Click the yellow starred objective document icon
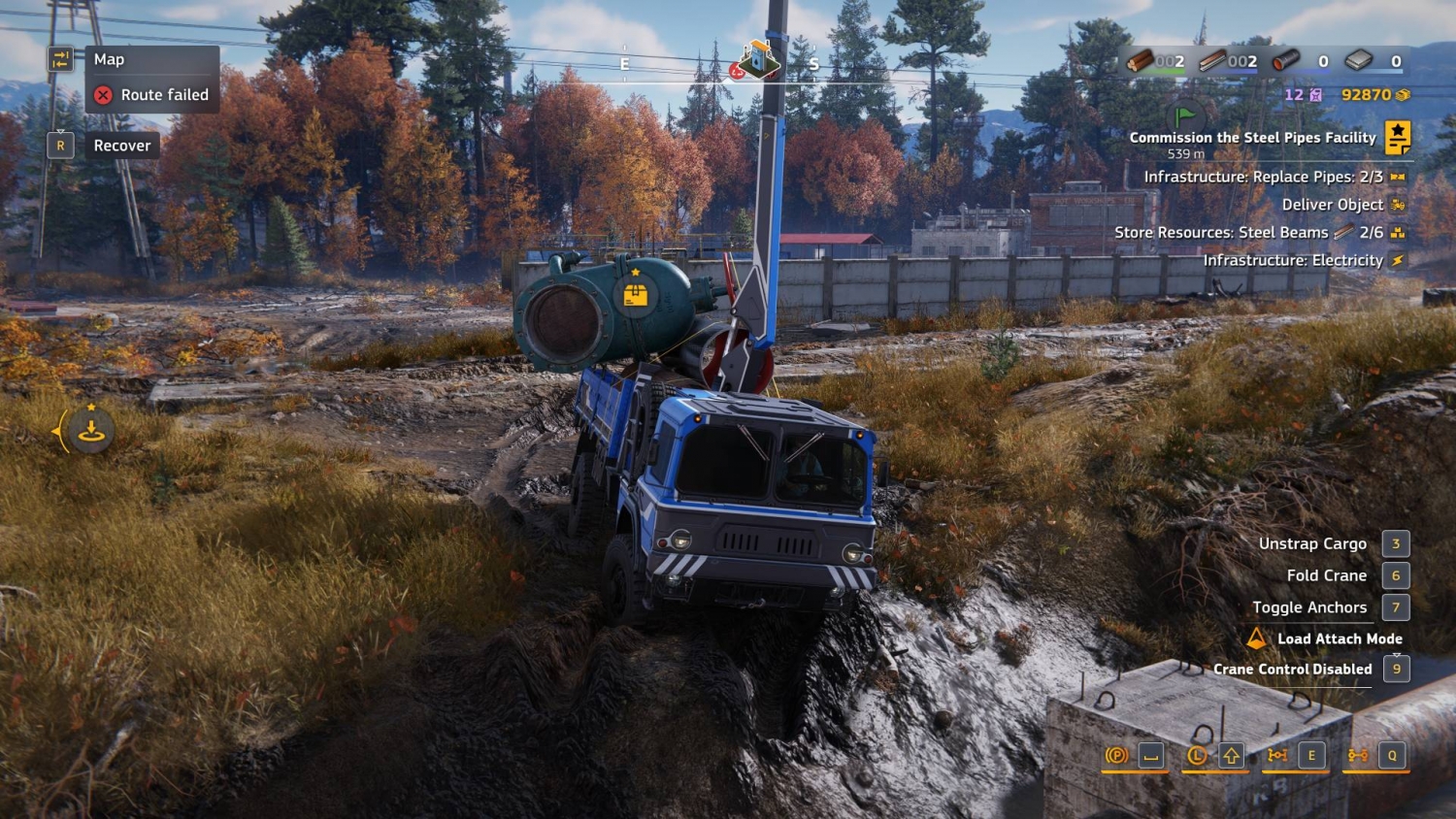This screenshot has height=819, width=1456. point(1398,138)
